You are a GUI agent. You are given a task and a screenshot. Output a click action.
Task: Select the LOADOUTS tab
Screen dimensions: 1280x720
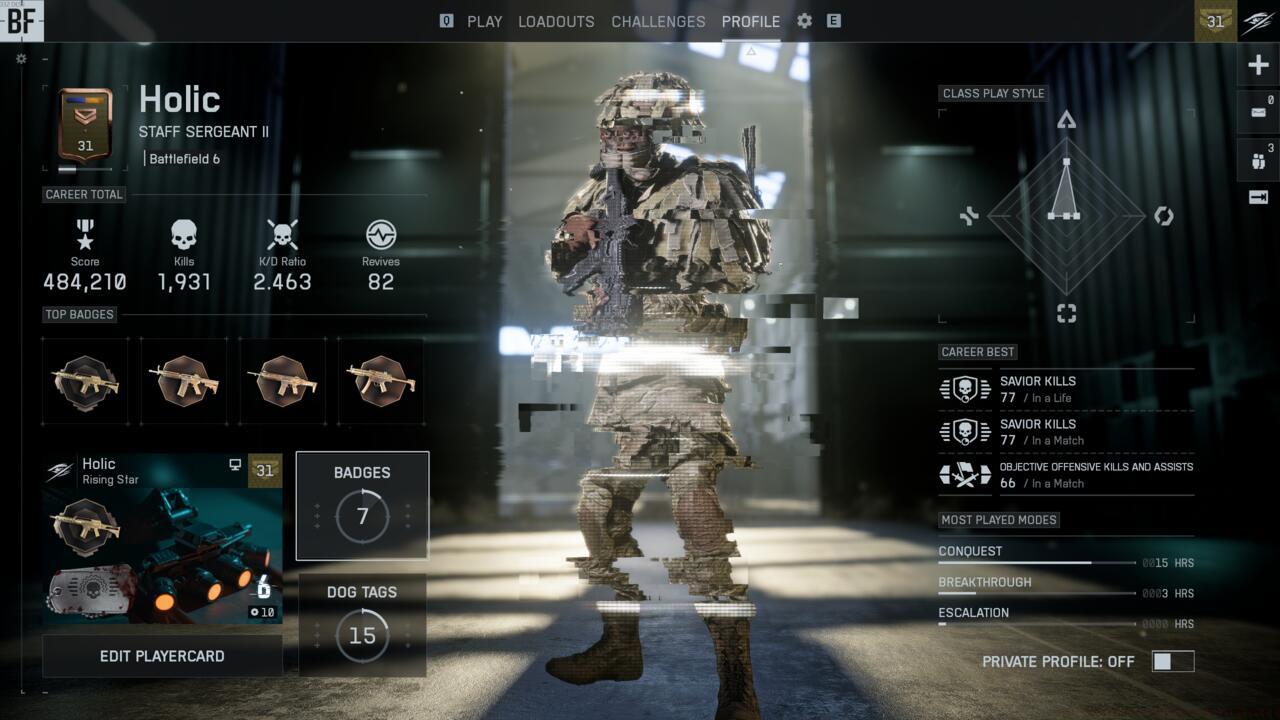(556, 21)
